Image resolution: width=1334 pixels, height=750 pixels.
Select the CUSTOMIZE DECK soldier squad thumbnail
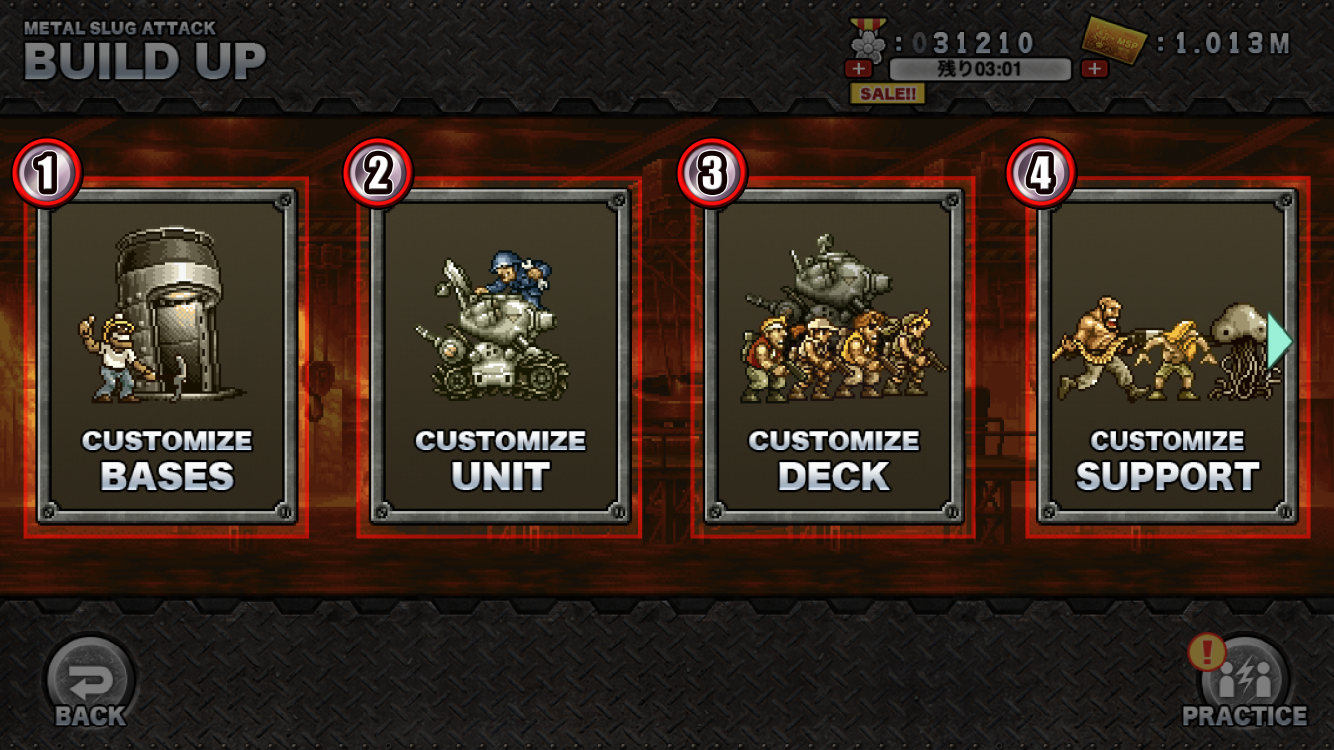coord(840,340)
